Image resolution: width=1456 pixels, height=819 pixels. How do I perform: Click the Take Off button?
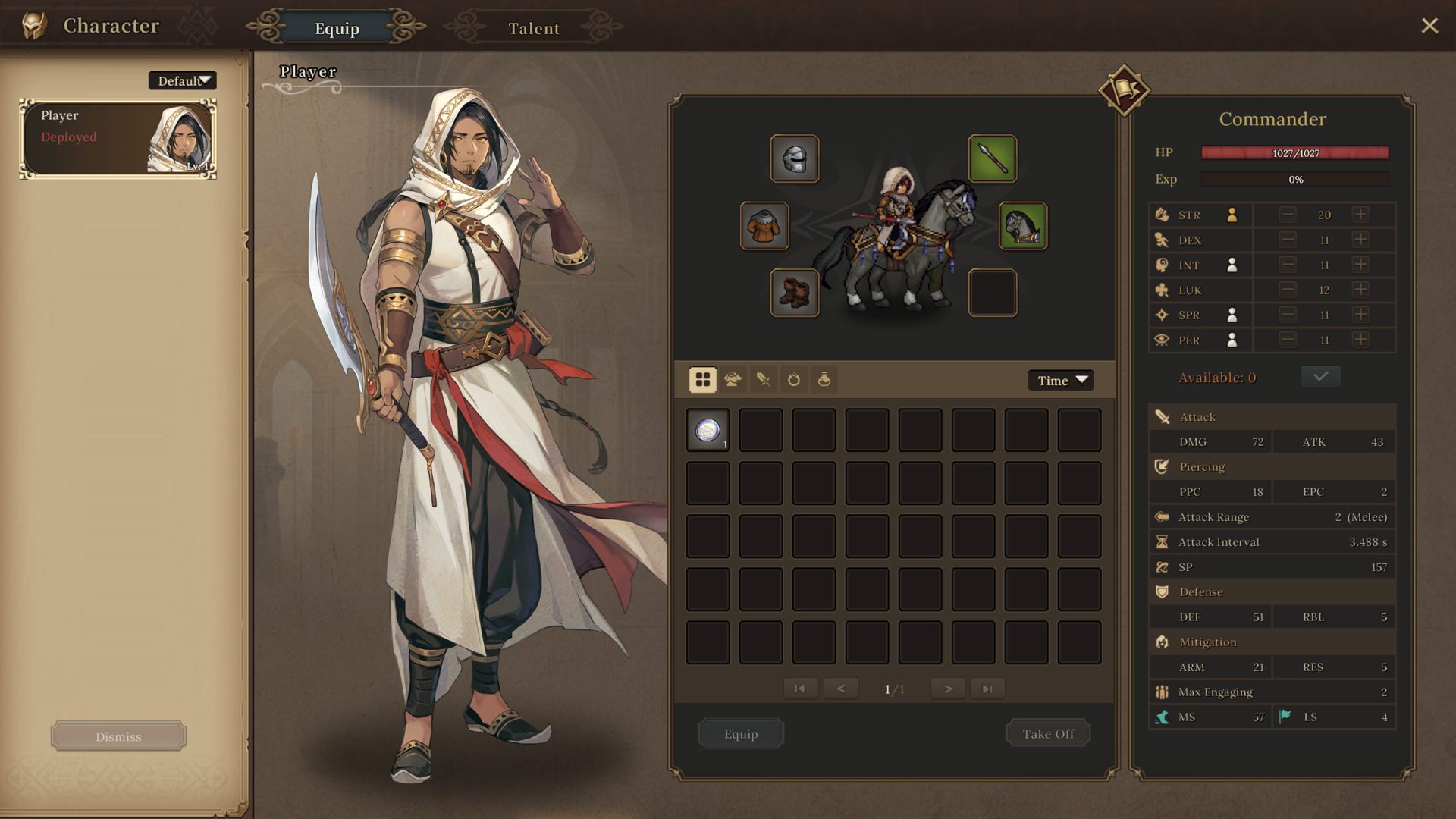coord(1047,733)
